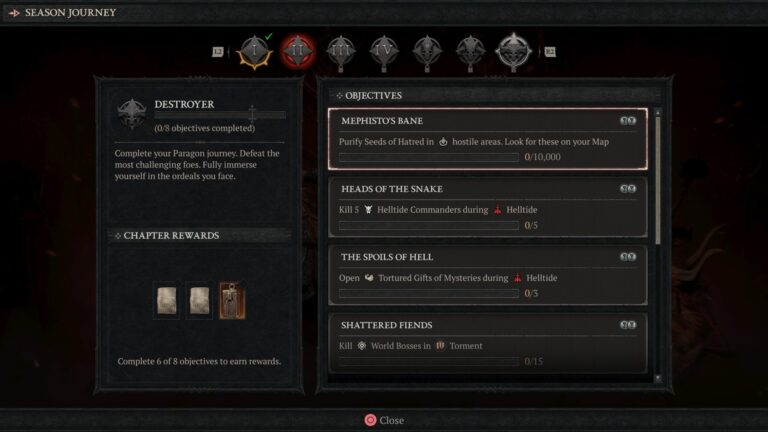Click the objectives list scrollbar
Image resolution: width=768 pixels, height=432 pixels.
[657, 180]
